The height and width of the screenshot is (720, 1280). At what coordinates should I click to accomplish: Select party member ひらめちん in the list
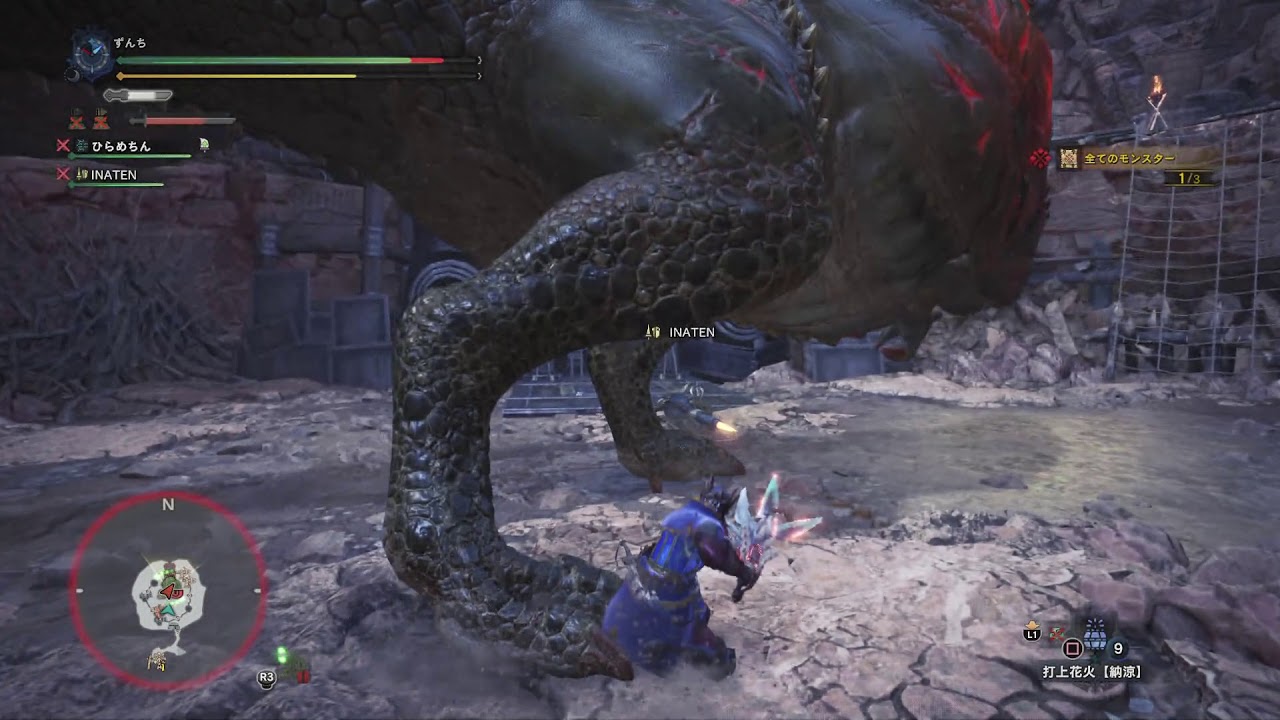click(121, 146)
